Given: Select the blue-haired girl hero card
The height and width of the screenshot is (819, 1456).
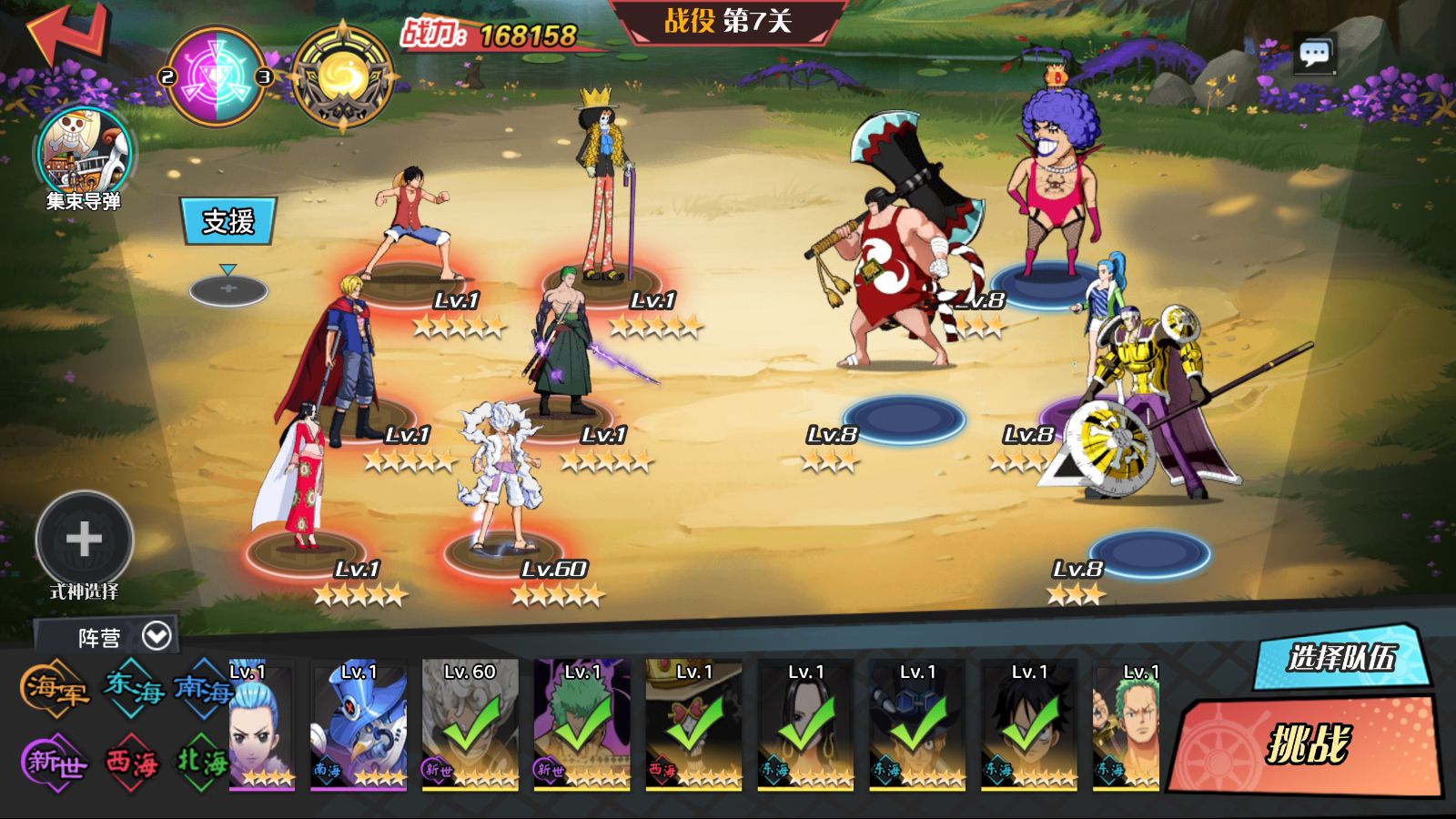Looking at the screenshot, I should pos(261,724).
